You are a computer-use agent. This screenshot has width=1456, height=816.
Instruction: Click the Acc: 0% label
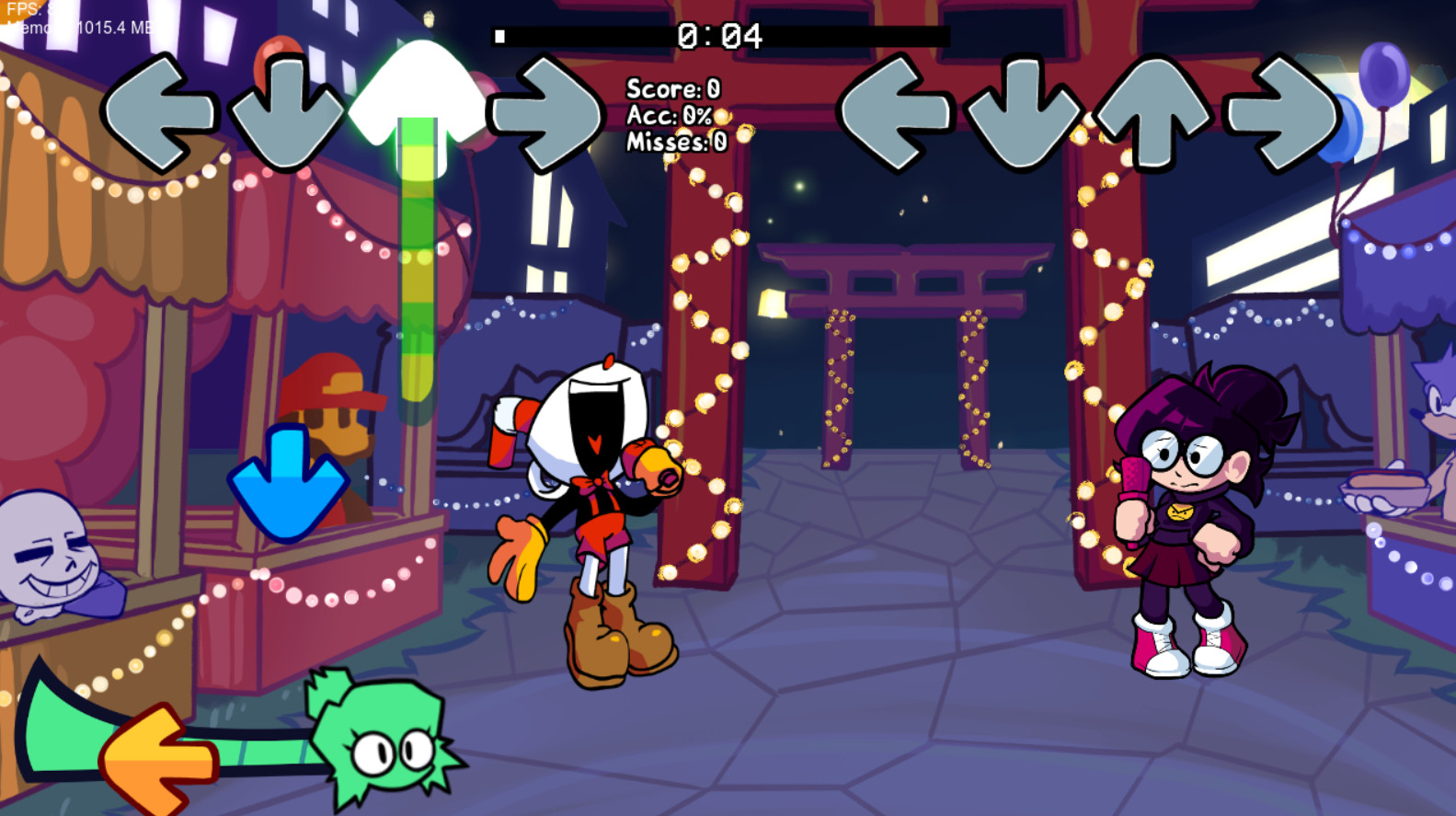point(669,116)
